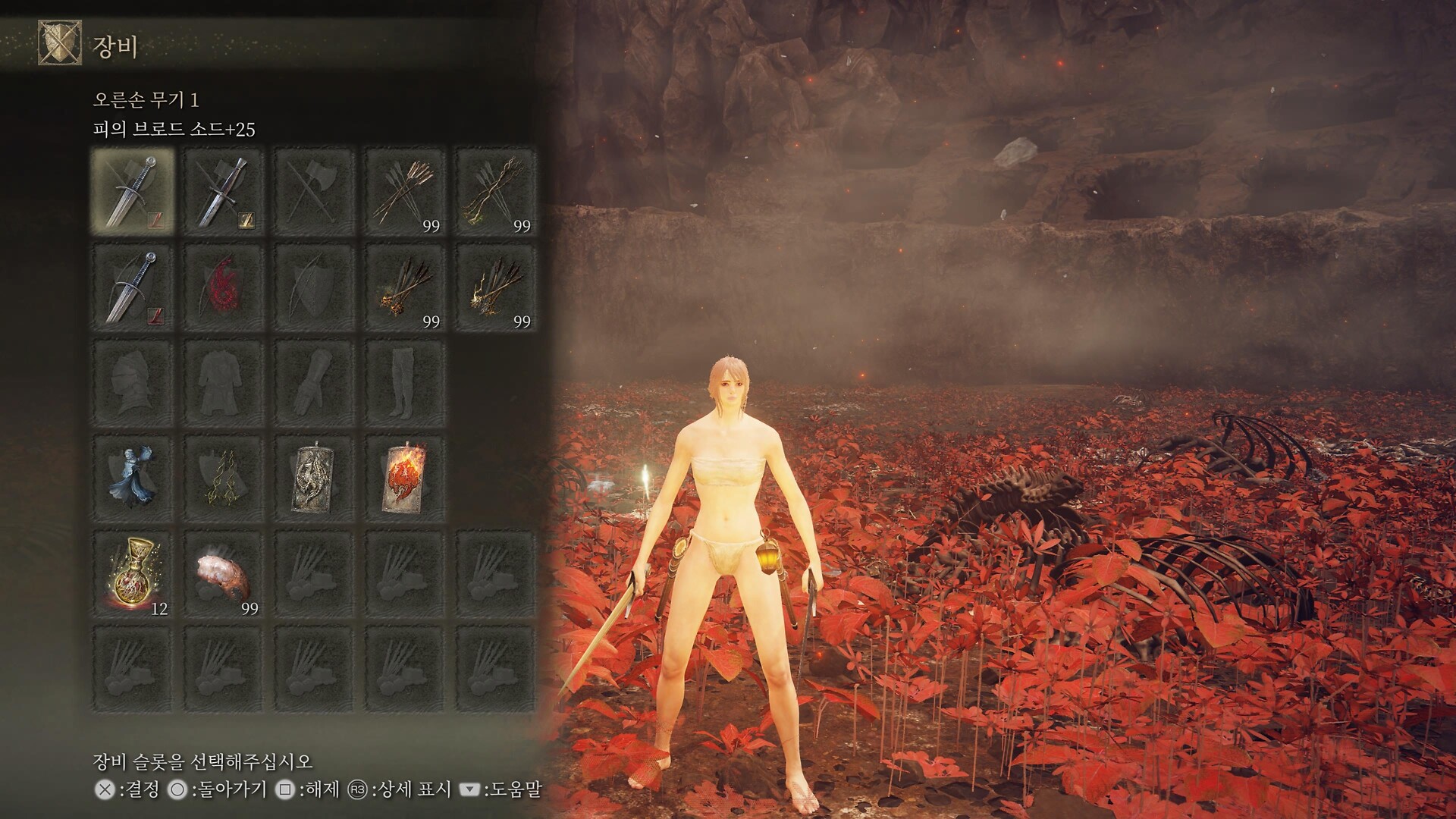Open the empty helmet armor slot

click(133, 384)
